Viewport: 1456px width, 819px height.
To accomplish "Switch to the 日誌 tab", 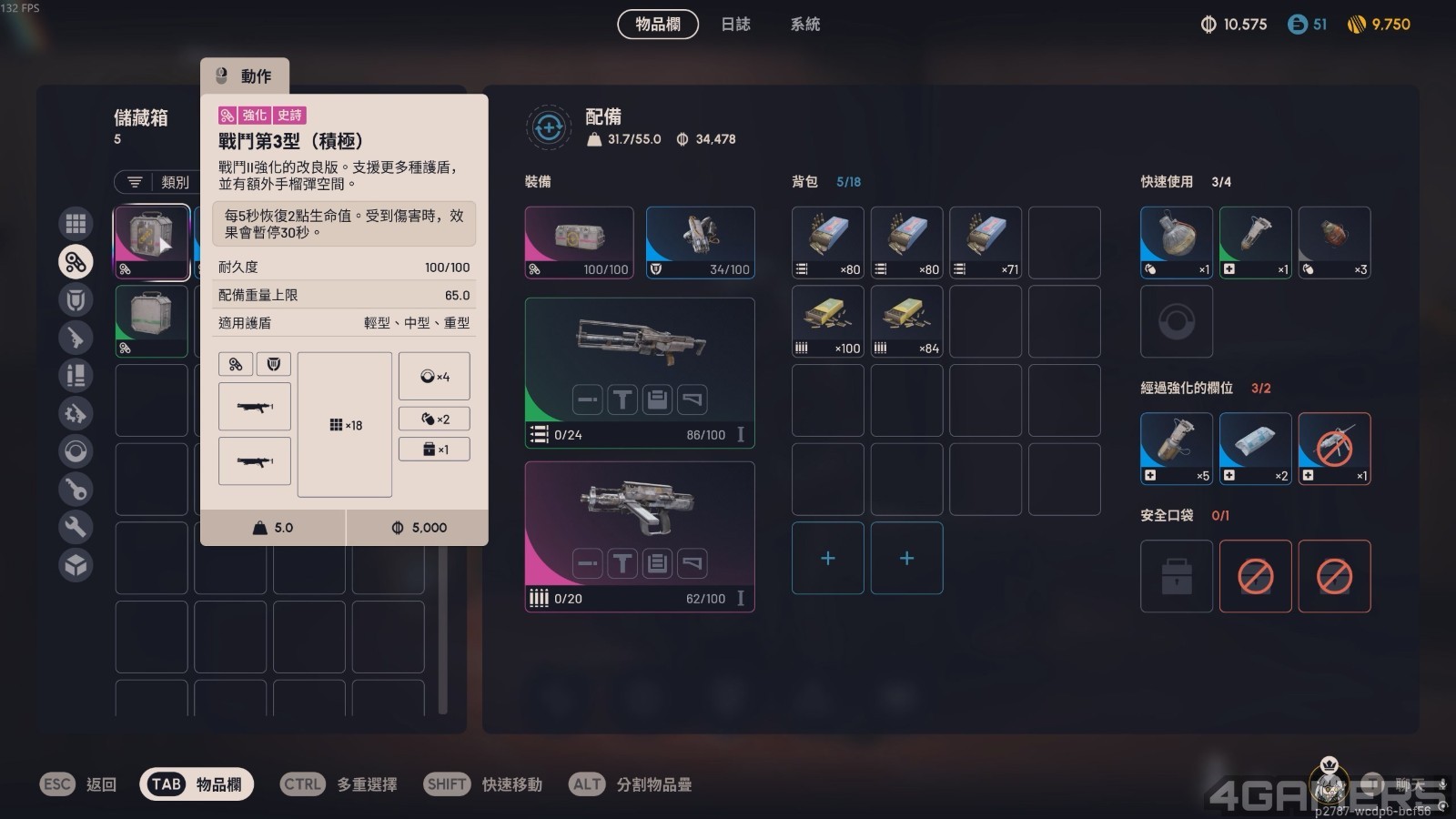I will pos(735,25).
